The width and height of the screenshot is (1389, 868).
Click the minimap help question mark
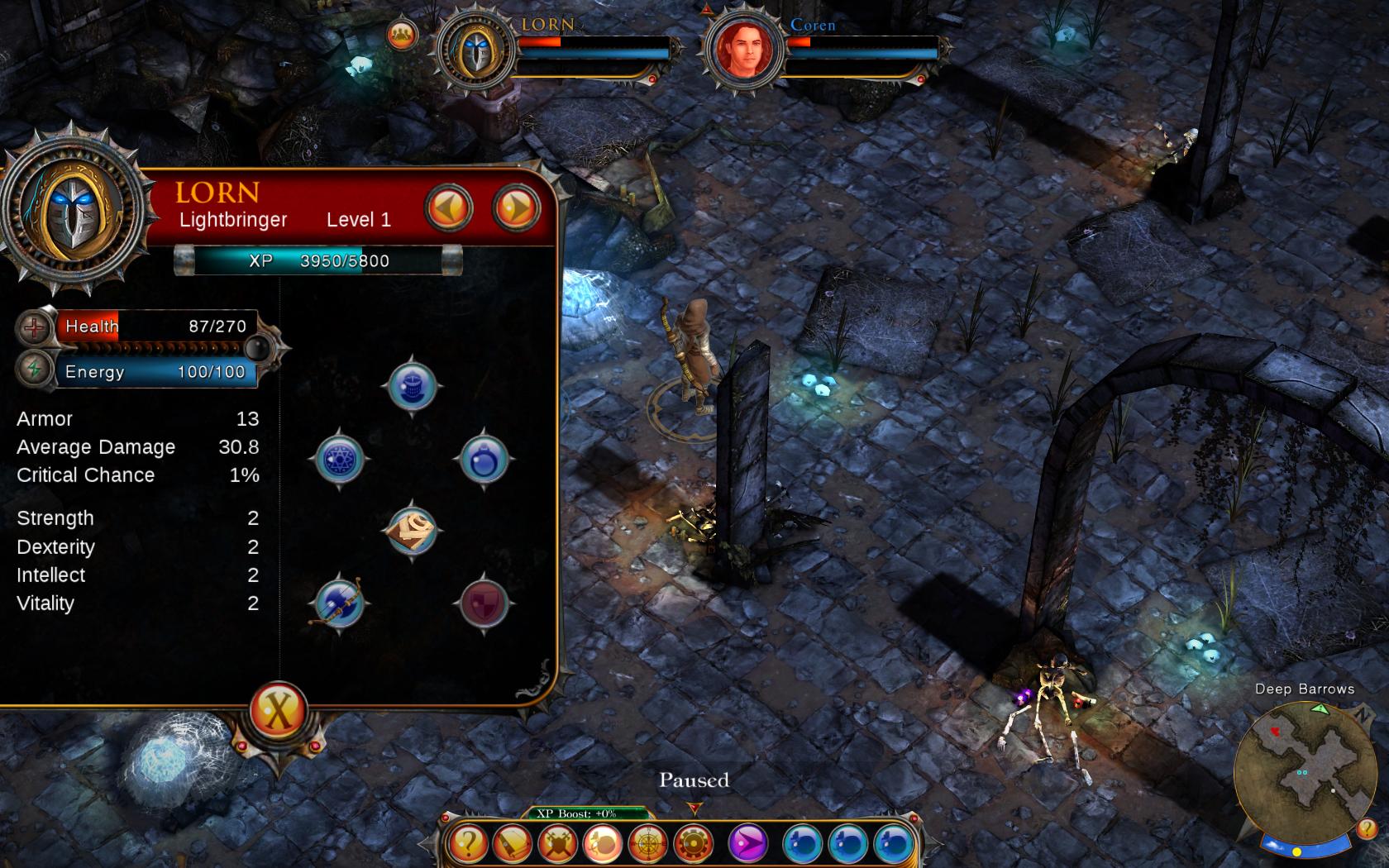tap(1366, 827)
